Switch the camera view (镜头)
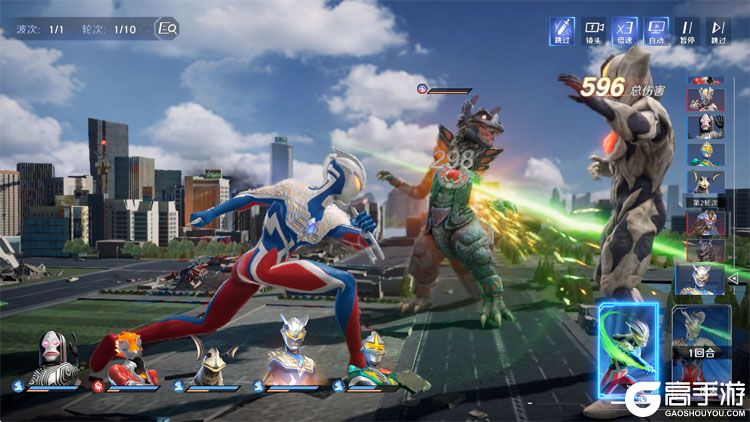The width and height of the screenshot is (750, 422). pyautogui.click(x=594, y=31)
